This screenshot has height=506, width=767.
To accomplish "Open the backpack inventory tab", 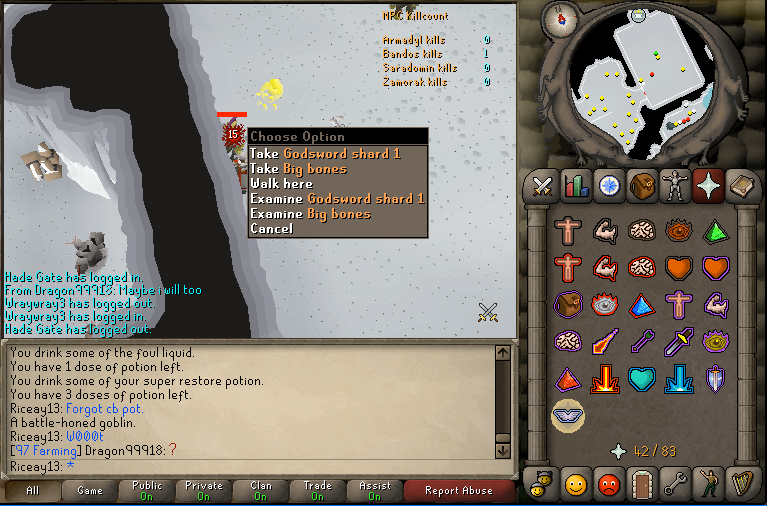I will tap(641, 185).
